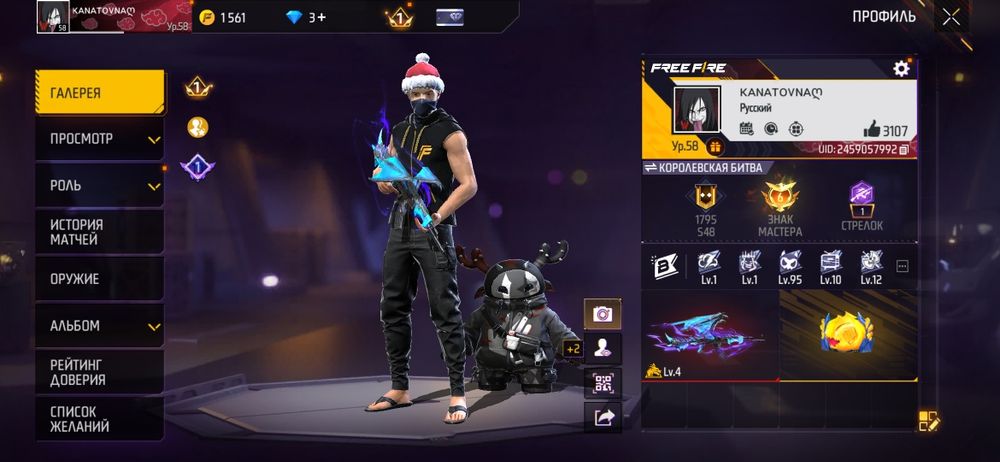Open the Галерея tab
Screen dimensions: 1000x462
coord(99,92)
